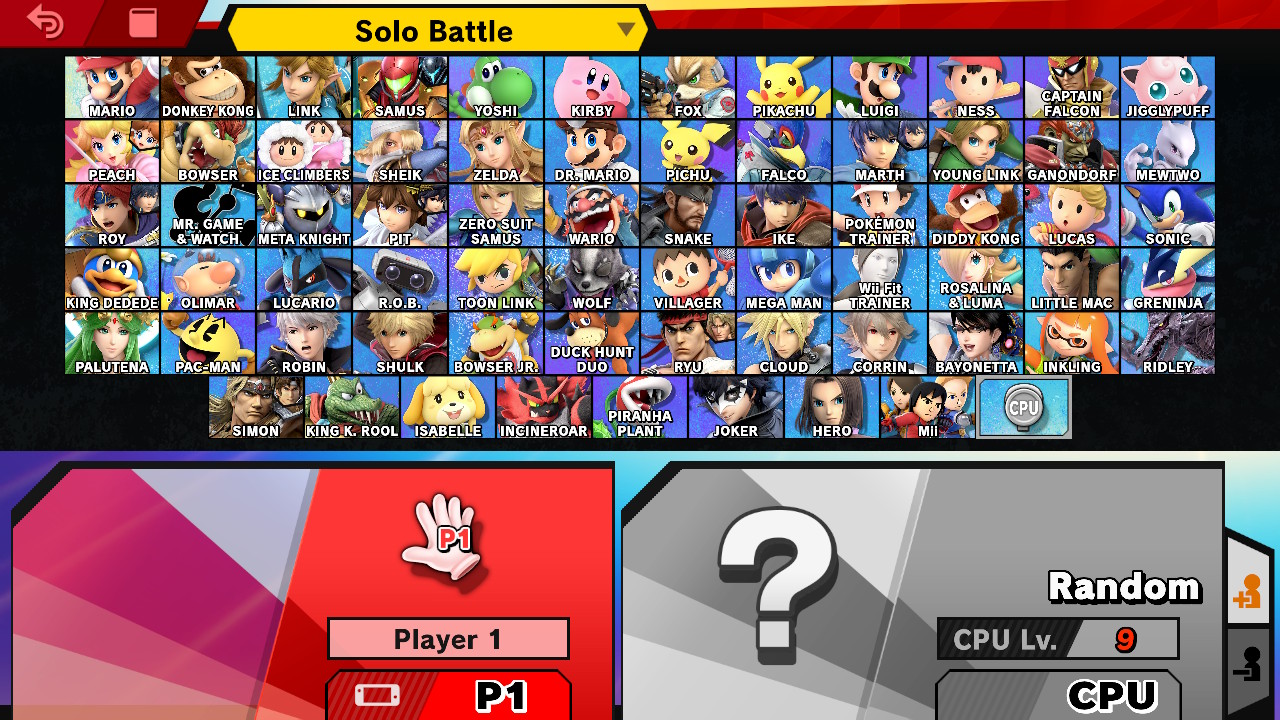Viewport: 1280px width, 720px height.
Task: Select King K. Rool's portrait
Action: 352,407
